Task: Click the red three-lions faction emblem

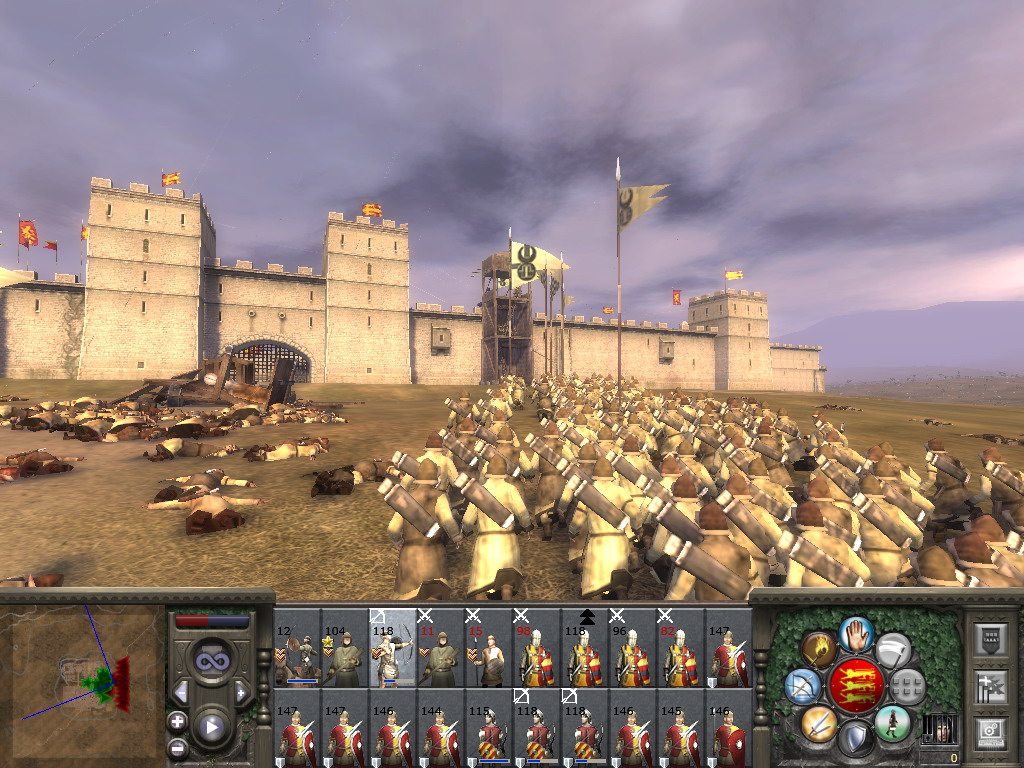Action: [856, 686]
